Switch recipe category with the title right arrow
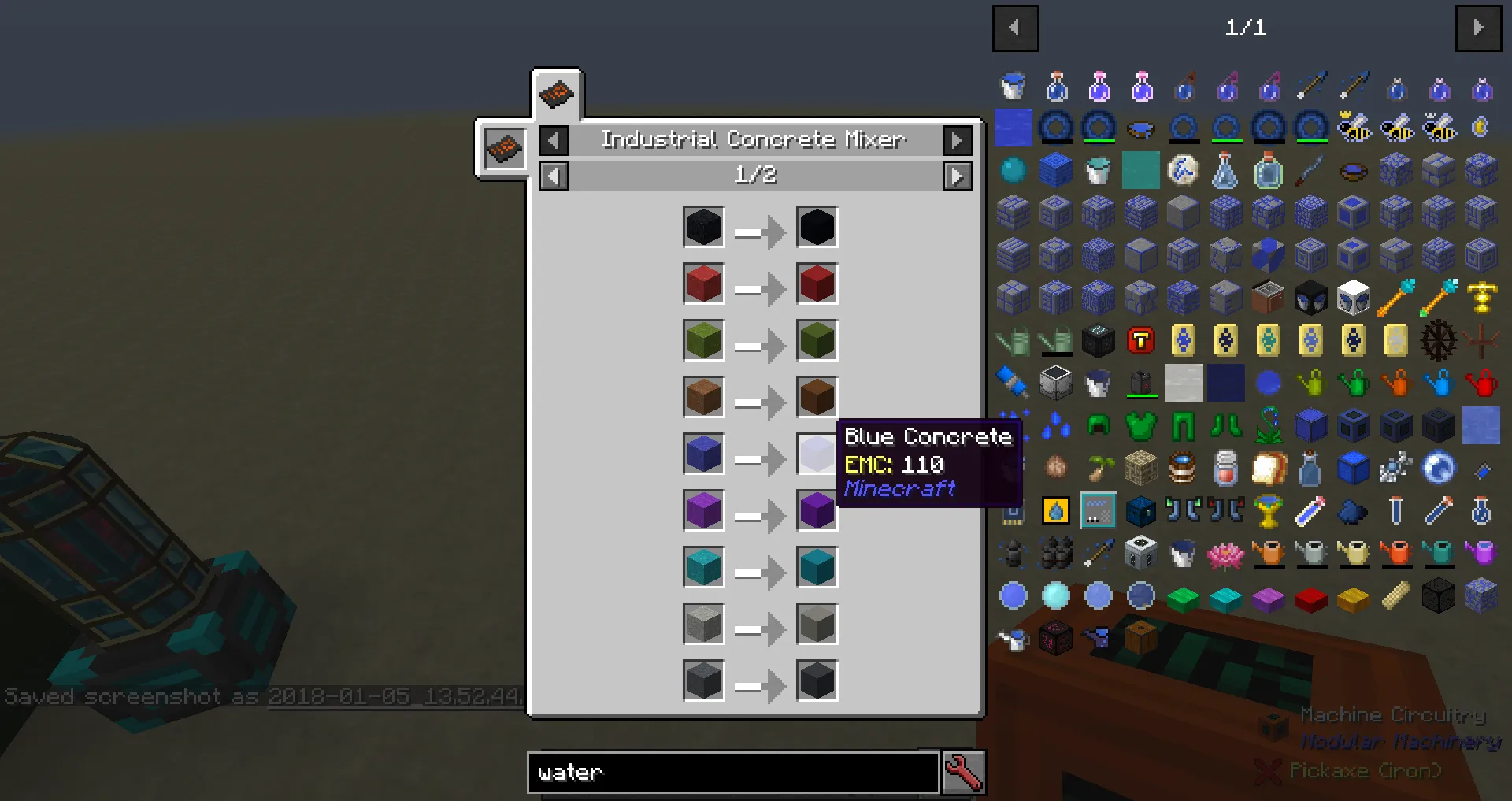Viewport: 1512px width, 801px height. point(957,139)
